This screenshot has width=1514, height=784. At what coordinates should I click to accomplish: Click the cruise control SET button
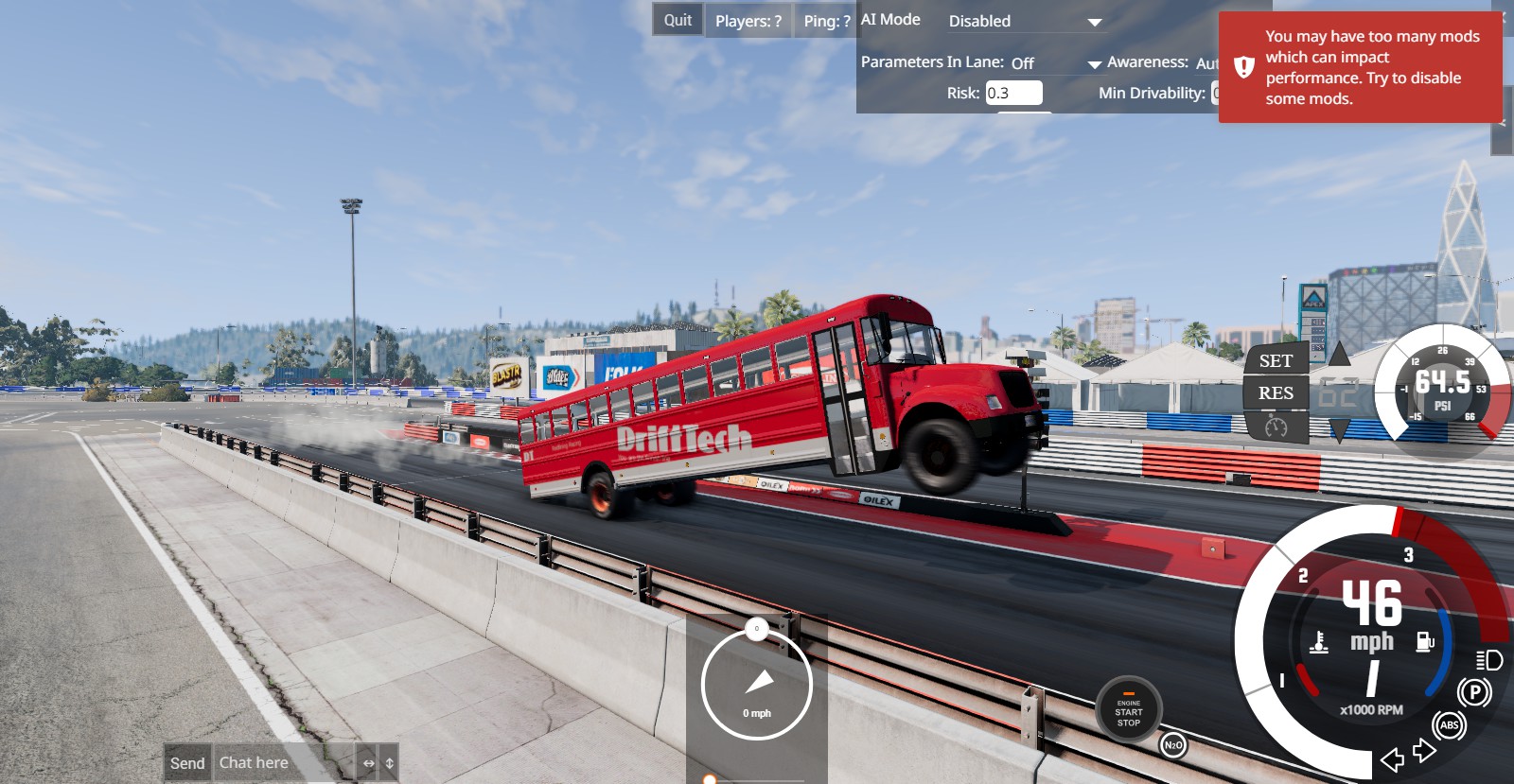point(1275,360)
